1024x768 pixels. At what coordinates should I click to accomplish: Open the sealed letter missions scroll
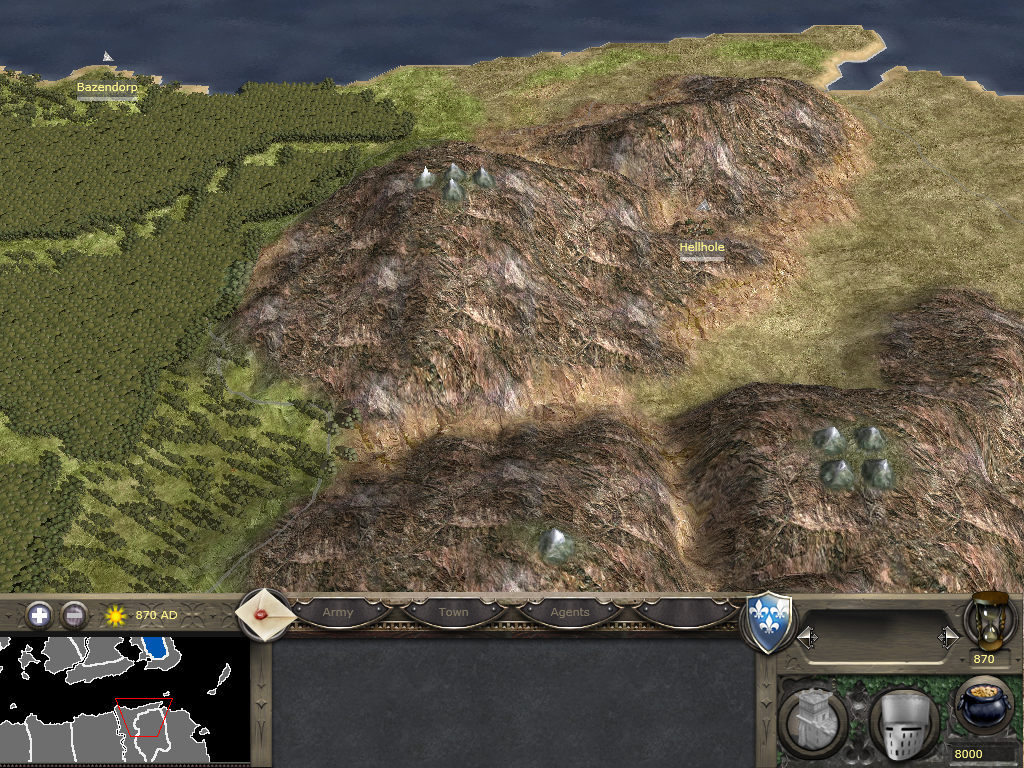click(x=264, y=615)
